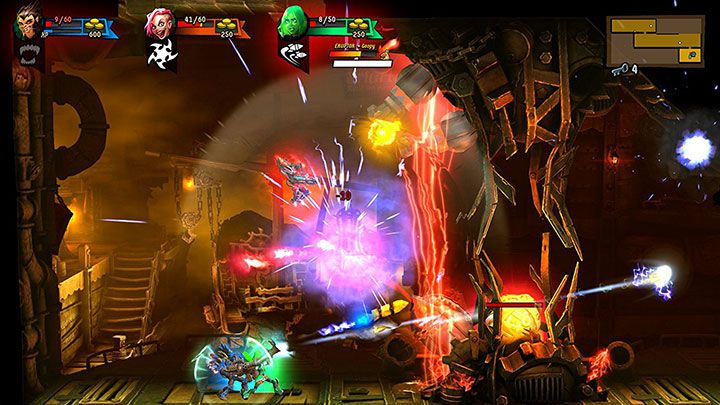The width and height of the screenshot is (720, 405).
Task: Open the room layout minimap
Action: (654, 39)
